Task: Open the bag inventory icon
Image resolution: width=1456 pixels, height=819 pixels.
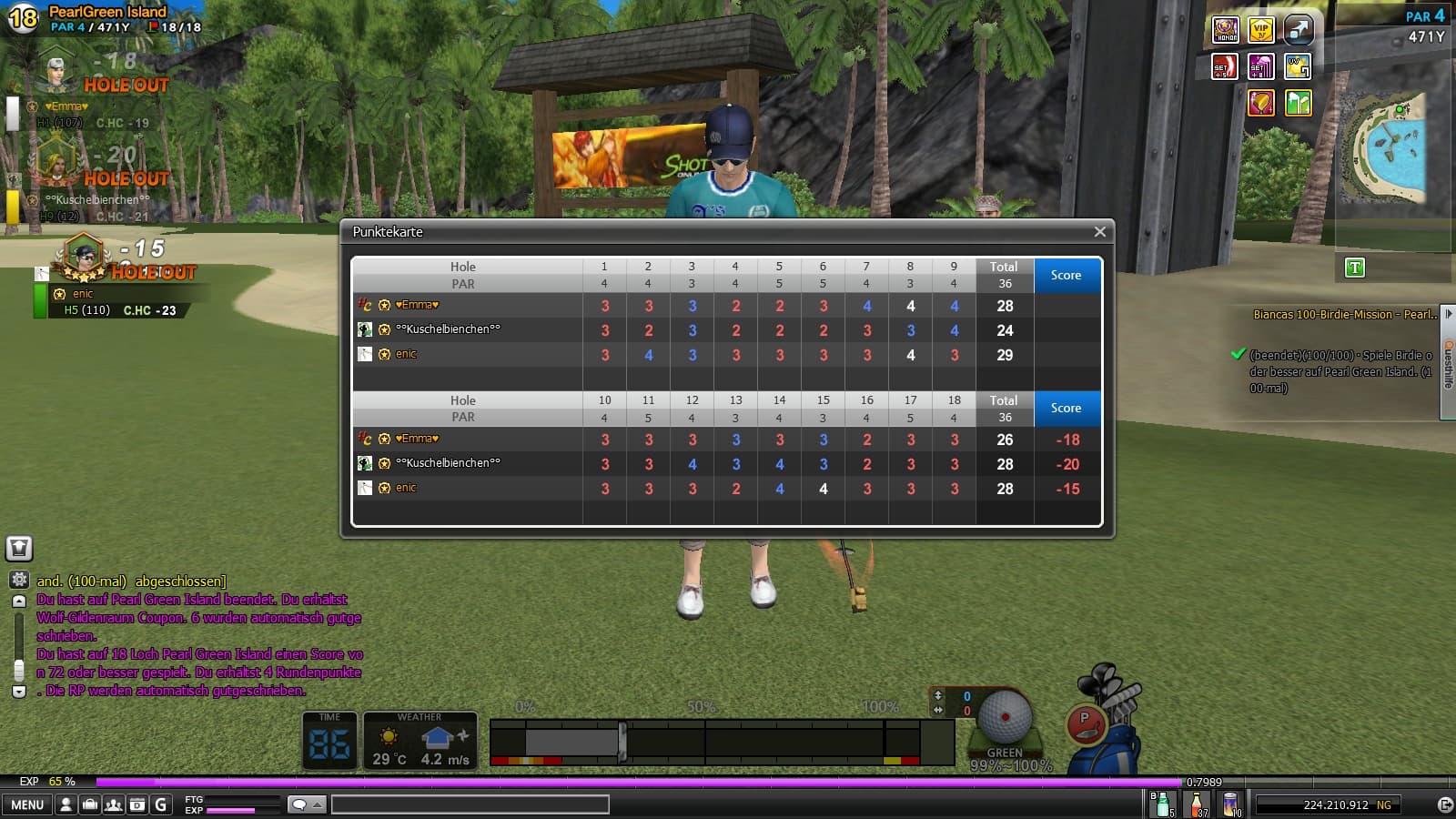Action: [89, 804]
